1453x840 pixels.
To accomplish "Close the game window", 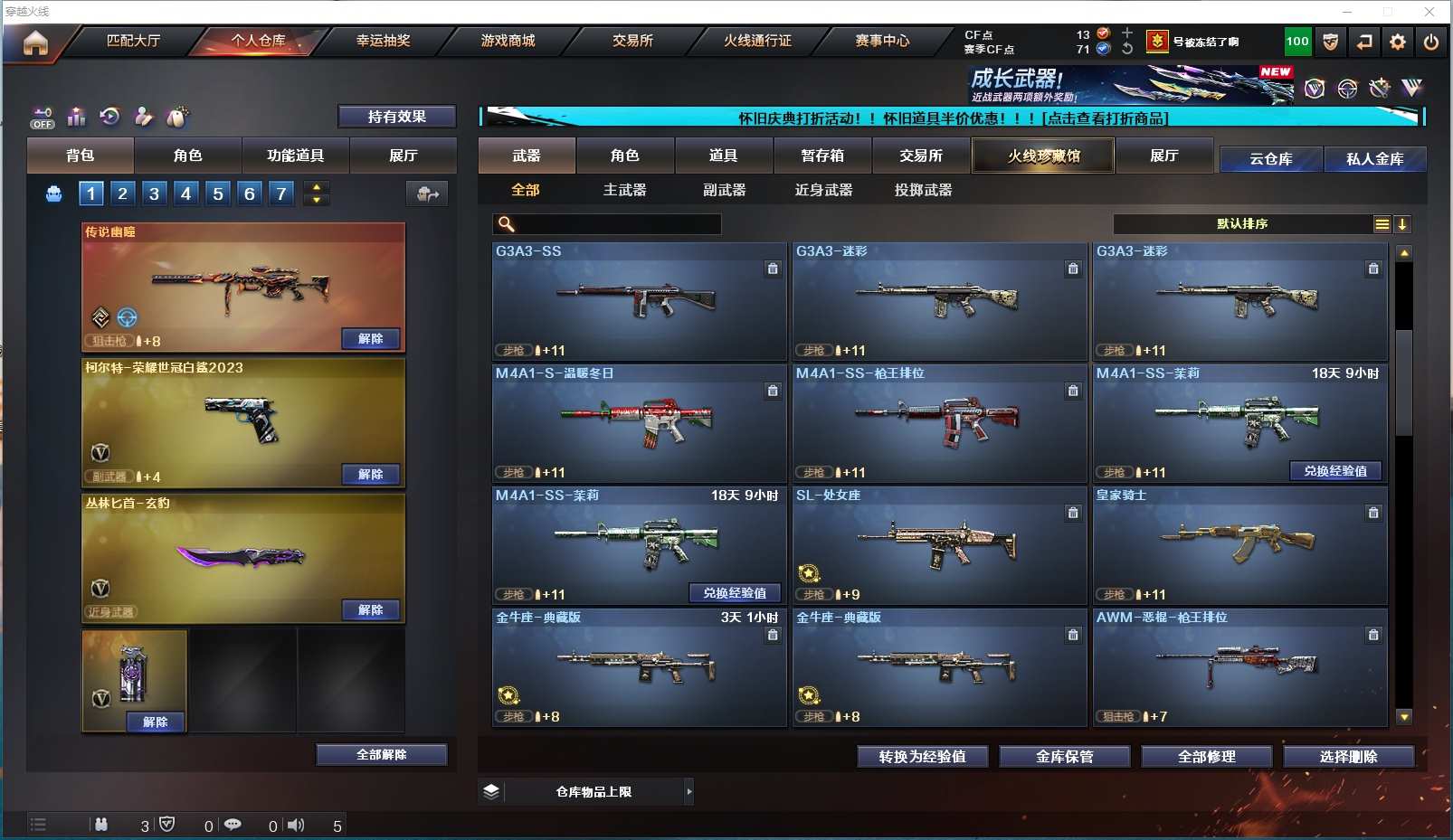I will coord(1429,12).
